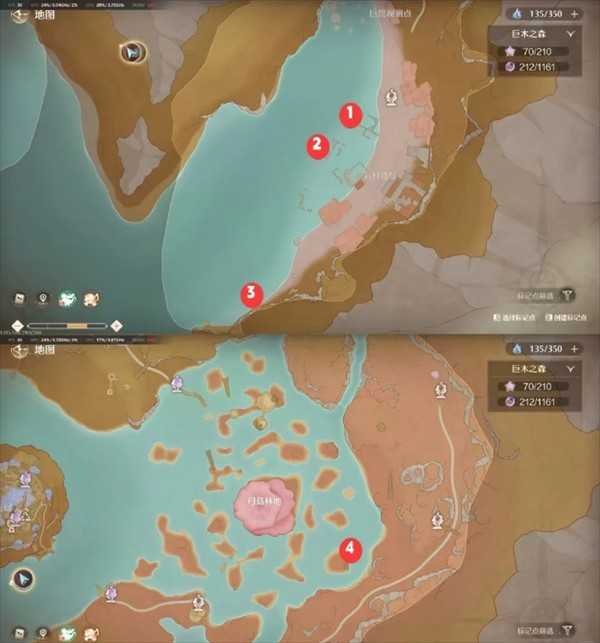
Task: Open the first toolbar icon on the upper map
Action: (19, 298)
